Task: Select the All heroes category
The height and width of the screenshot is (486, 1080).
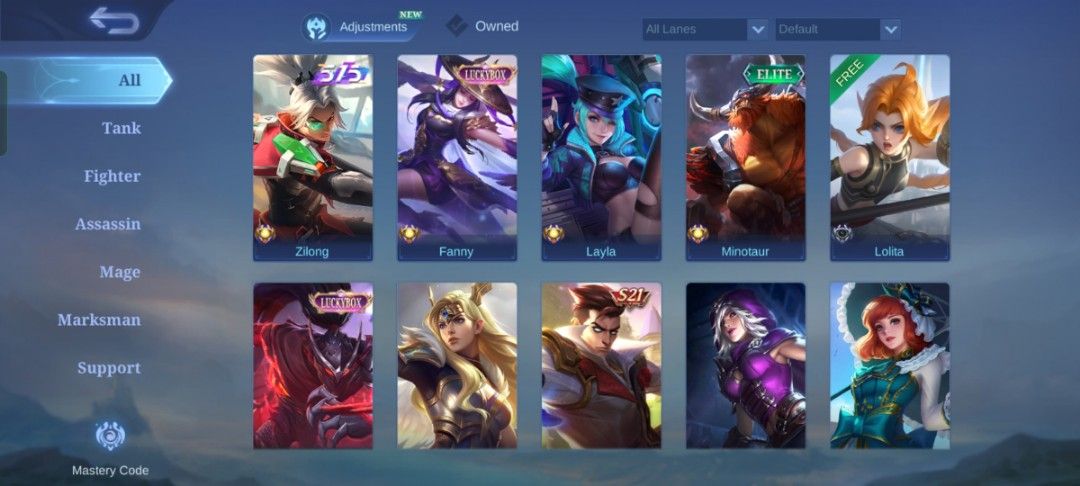Action: tap(129, 80)
